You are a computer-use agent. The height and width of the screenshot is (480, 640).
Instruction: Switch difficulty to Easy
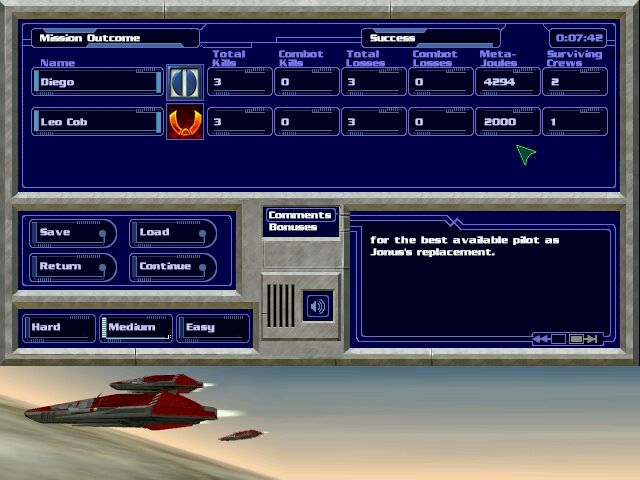click(212, 327)
